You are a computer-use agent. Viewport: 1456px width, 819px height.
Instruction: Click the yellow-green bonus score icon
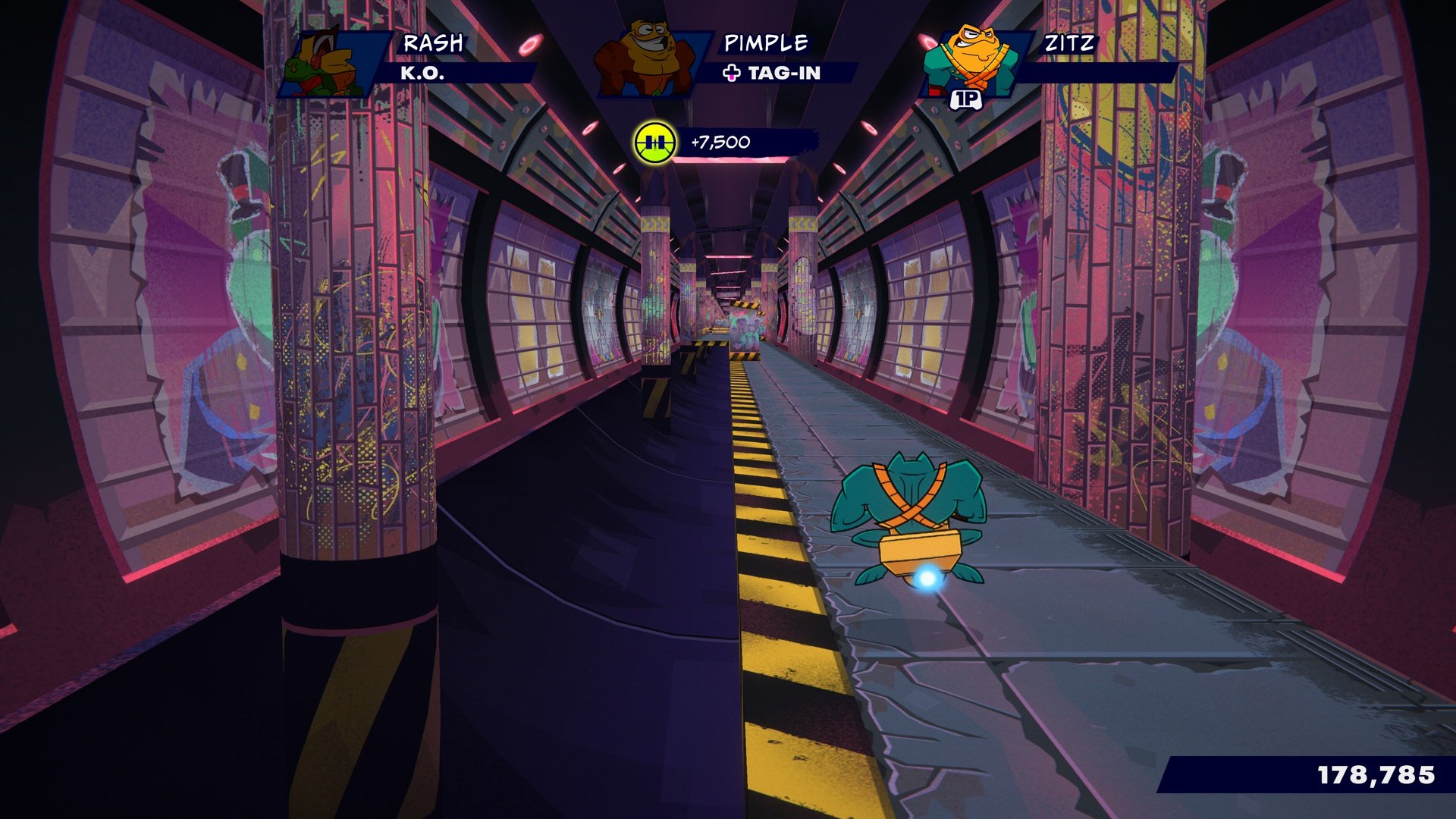click(655, 143)
